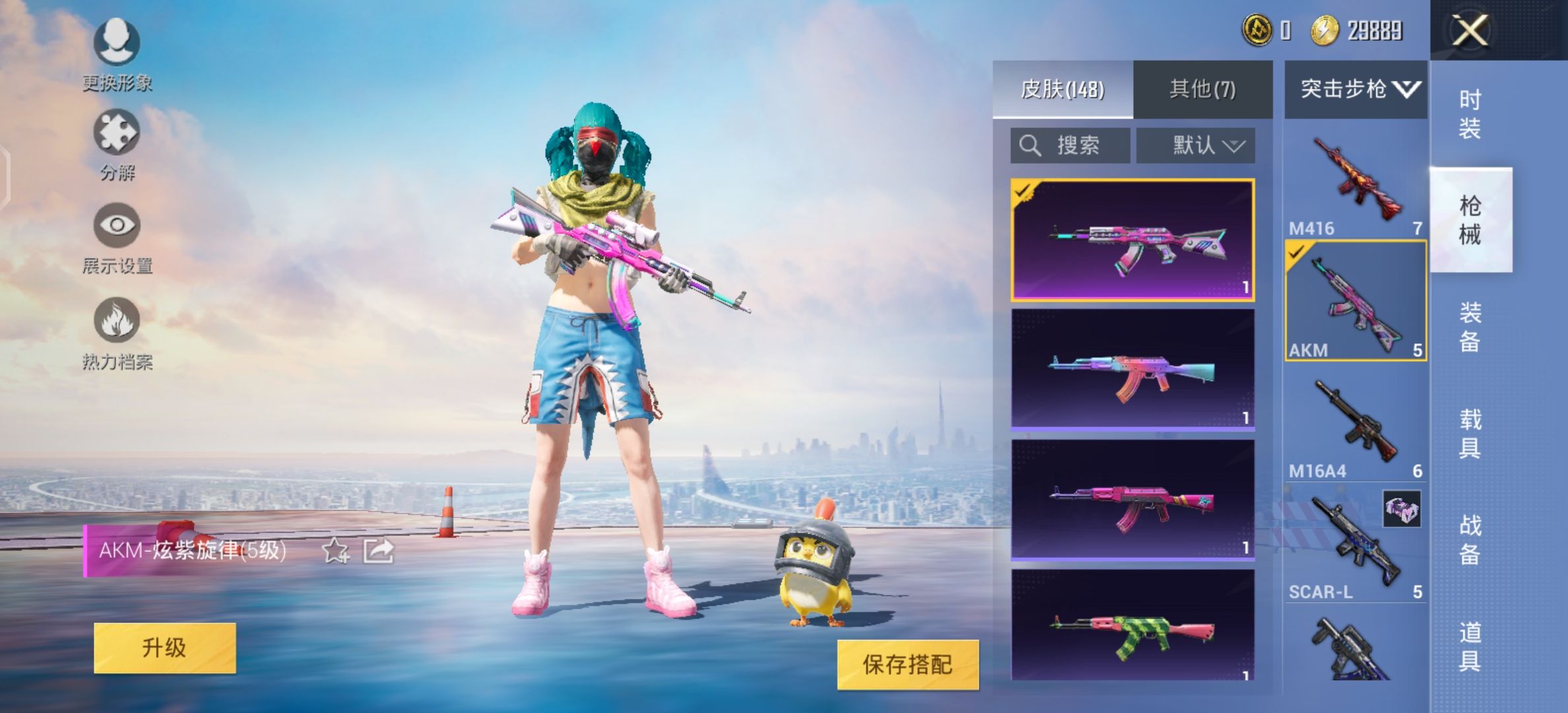Toggle the checkmark on the equipped AKM skin
The height and width of the screenshot is (713, 1568).
click(x=1024, y=193)
